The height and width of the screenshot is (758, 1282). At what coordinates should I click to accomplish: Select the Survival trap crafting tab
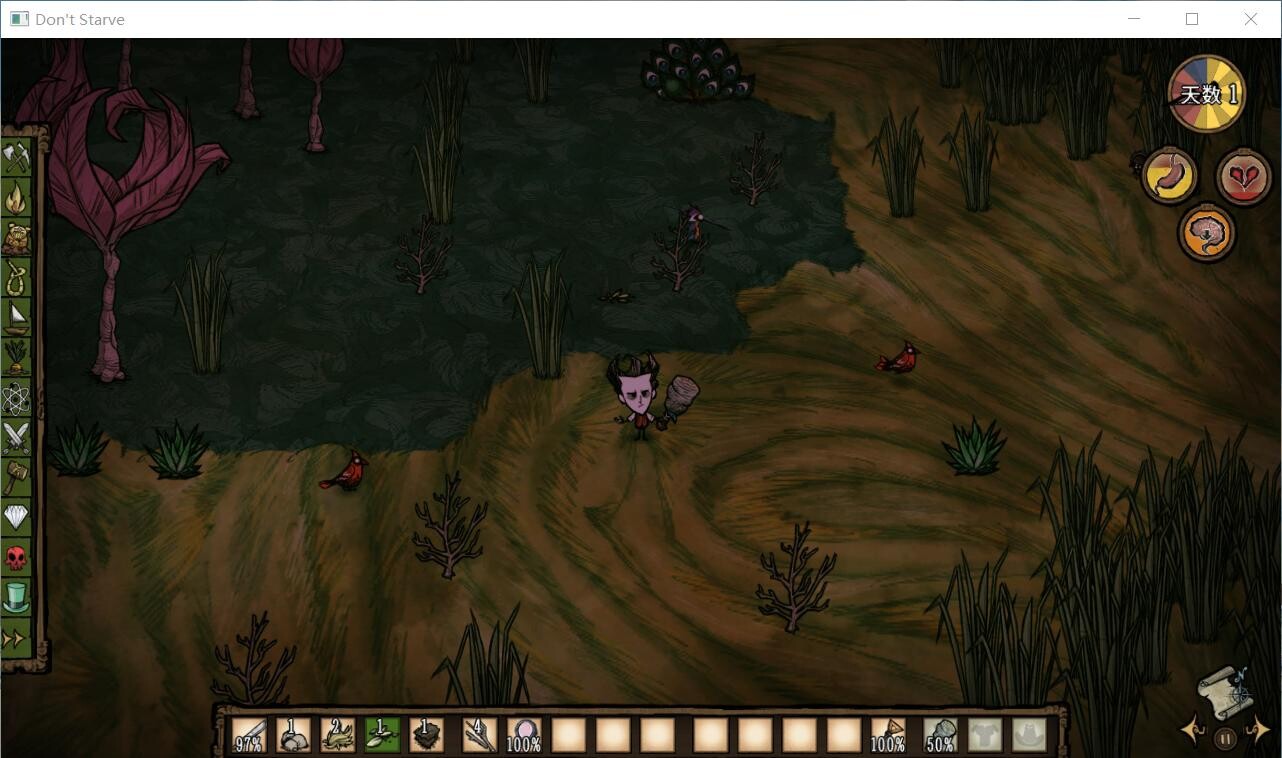tap(17, 238)
